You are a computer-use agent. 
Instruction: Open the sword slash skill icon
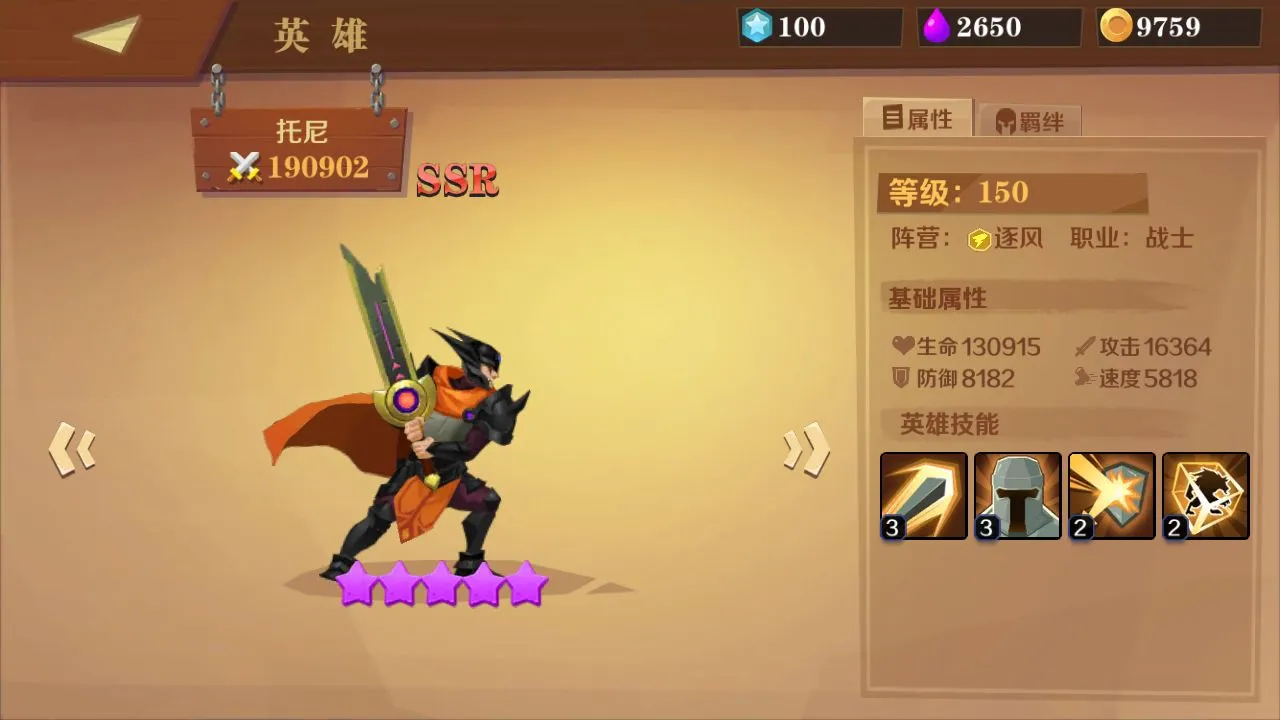[922, 495]
